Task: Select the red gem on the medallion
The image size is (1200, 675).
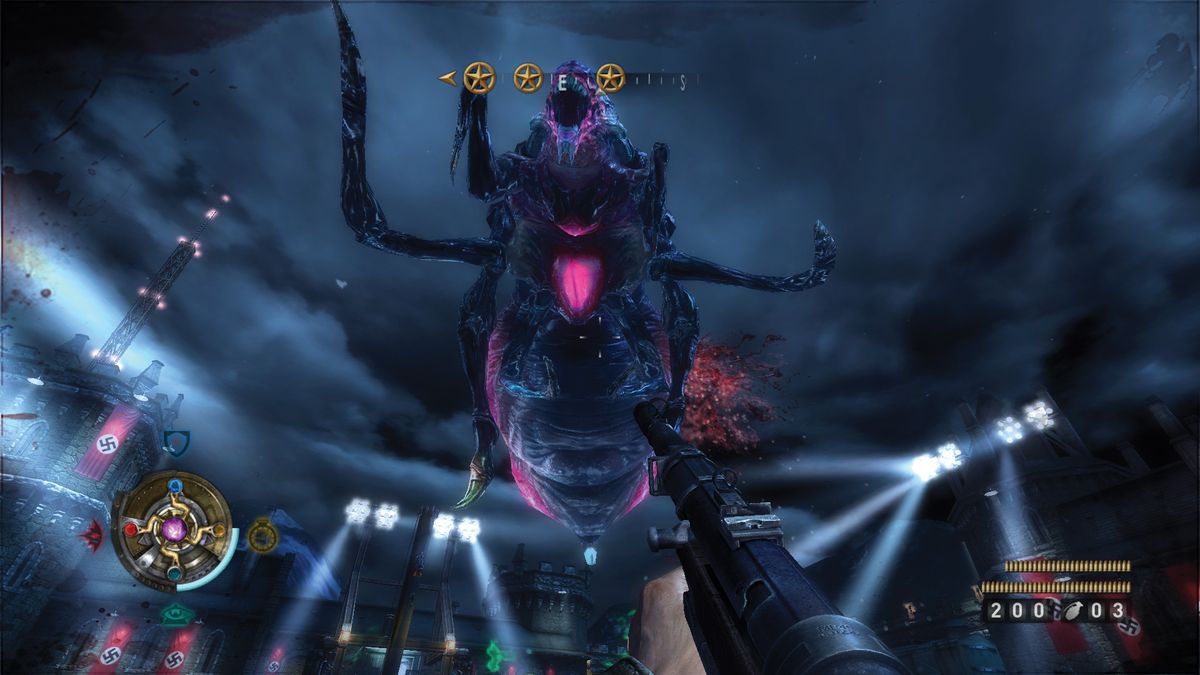Action: (x=131, y=529)
